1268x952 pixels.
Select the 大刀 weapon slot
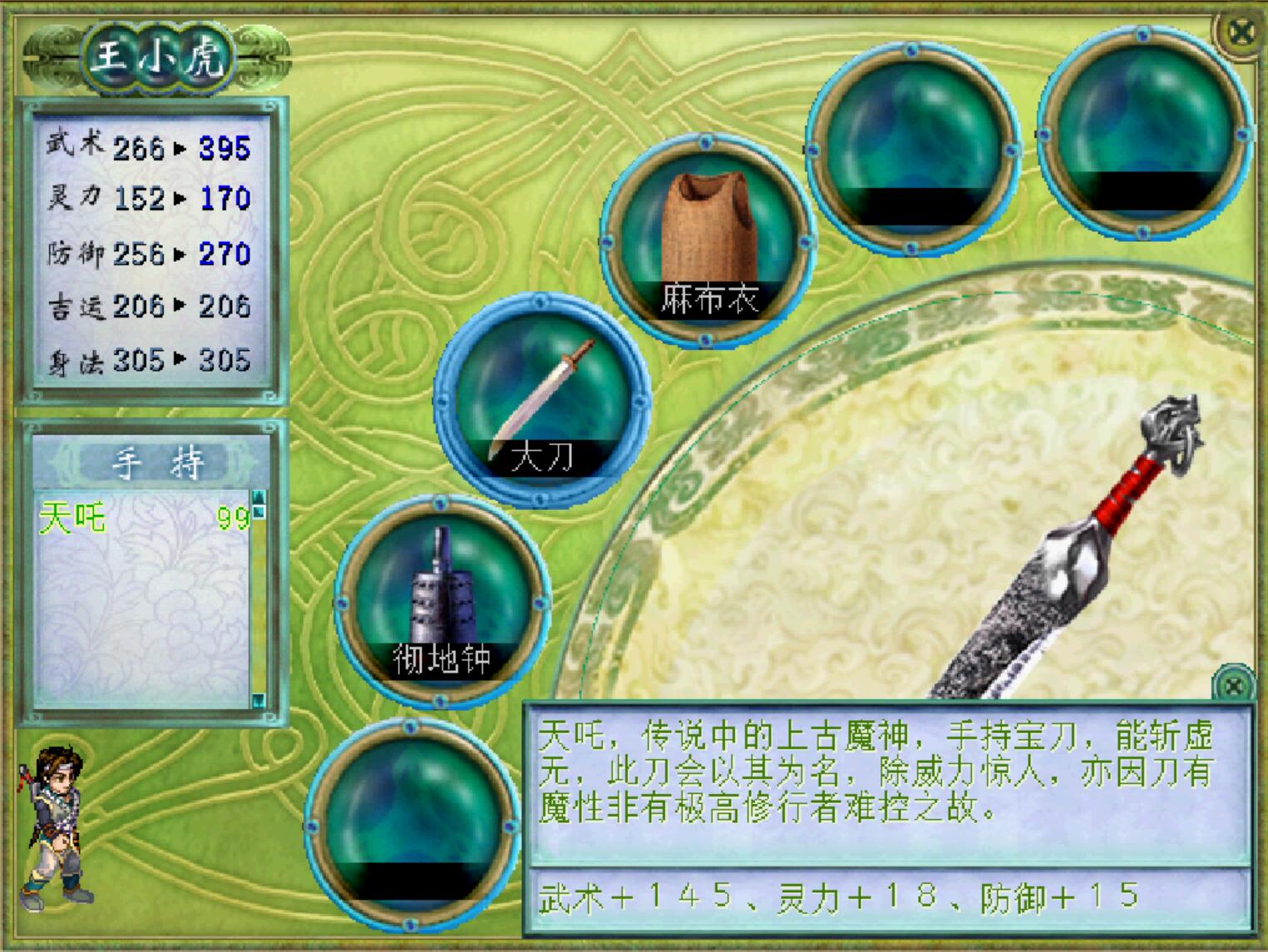point(543,400)
